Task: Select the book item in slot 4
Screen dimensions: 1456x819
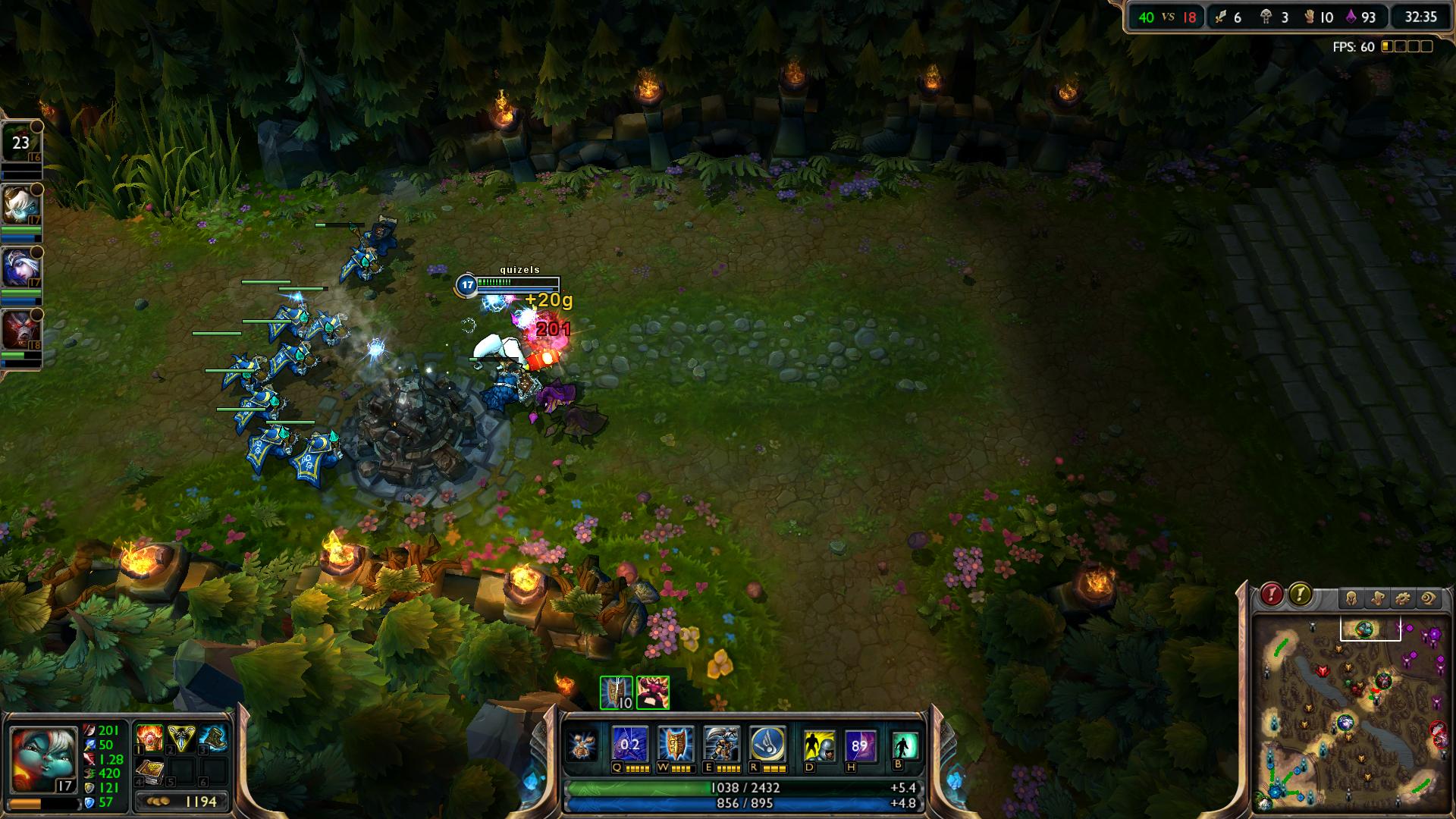Action: [149, 771]
